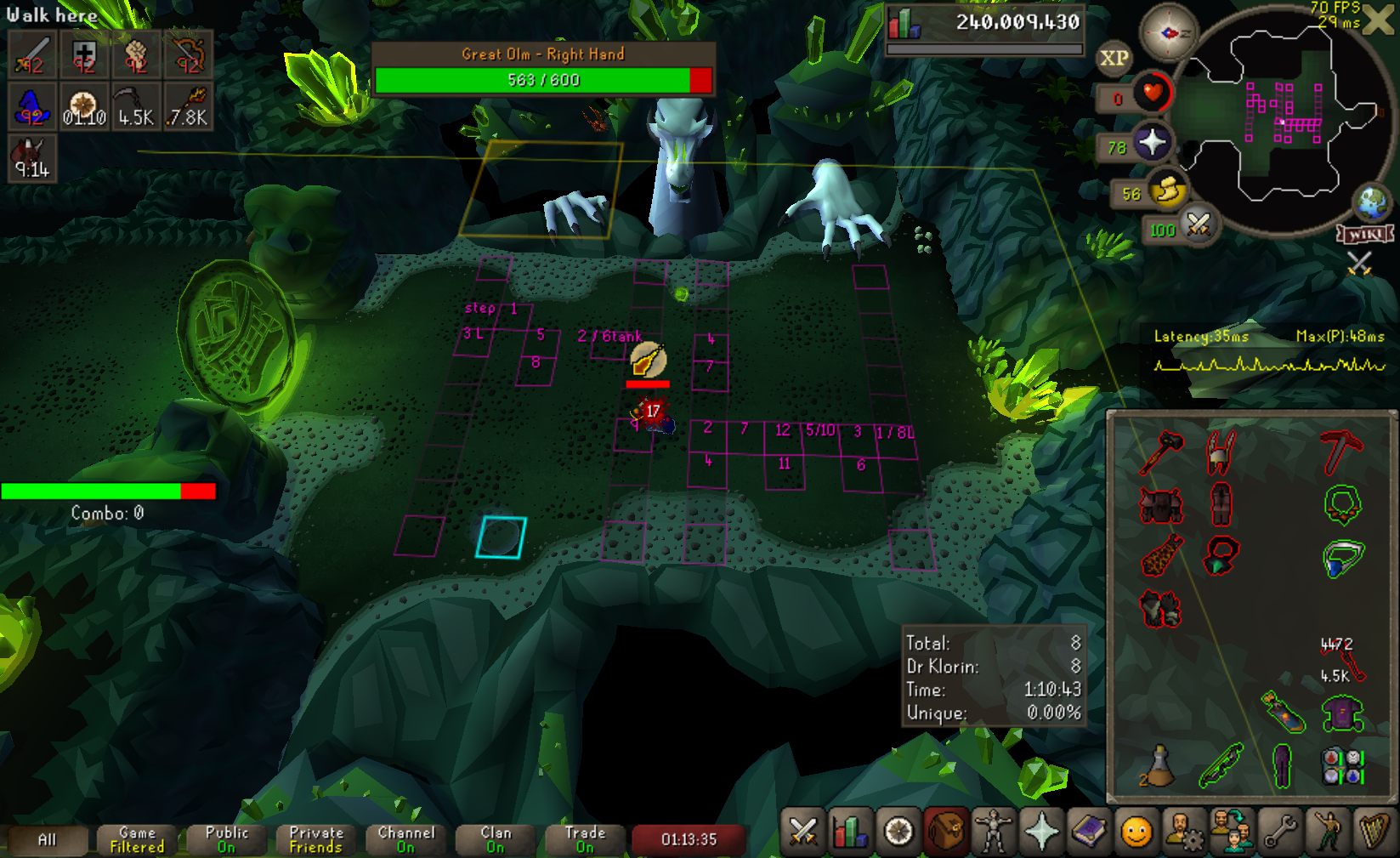Viewport: 1400px width, 858px height.
Task: Open the world map globe
Action: (x=1371, y=202)
